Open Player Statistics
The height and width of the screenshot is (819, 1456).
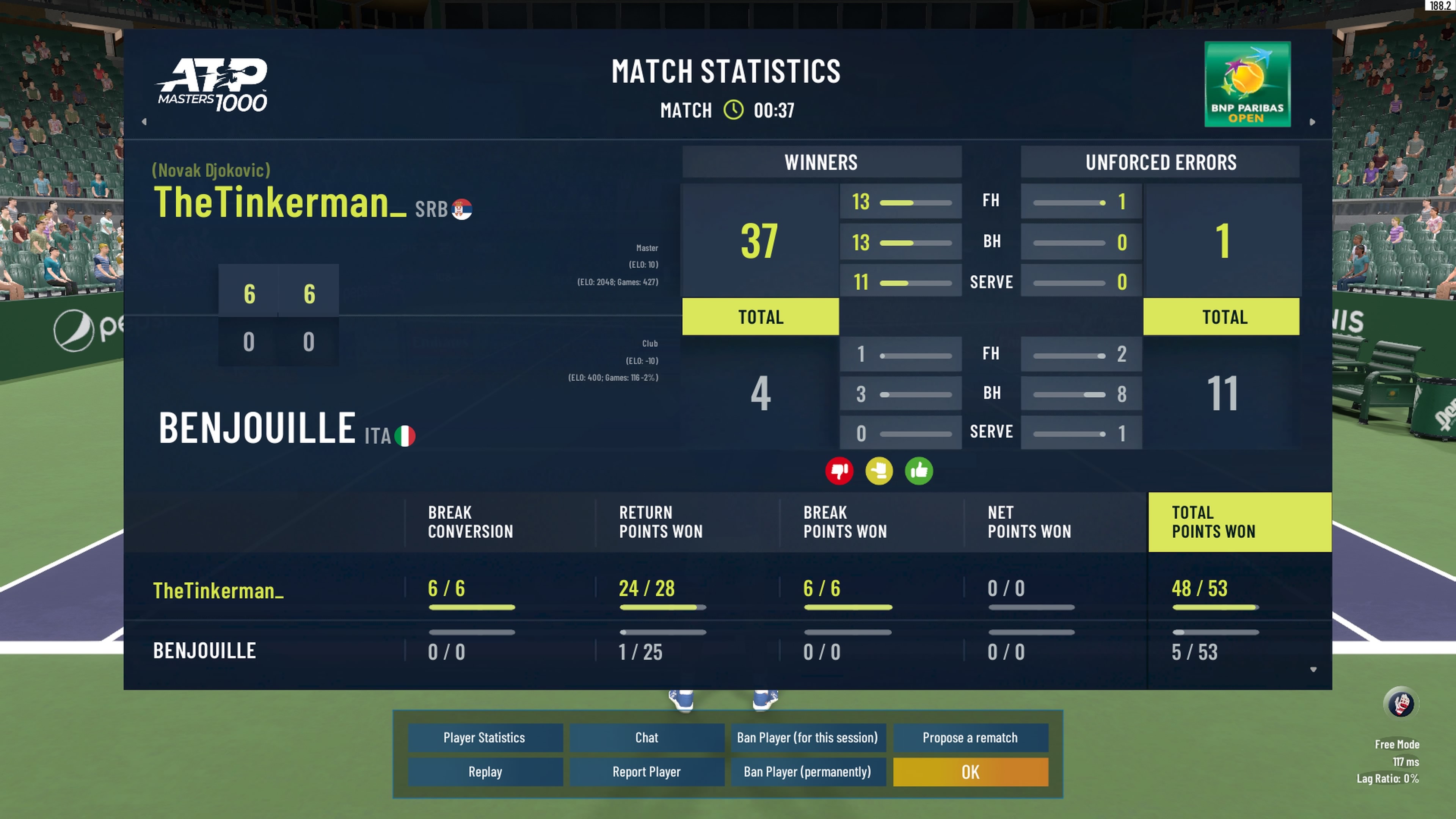[x=485, y=737]
